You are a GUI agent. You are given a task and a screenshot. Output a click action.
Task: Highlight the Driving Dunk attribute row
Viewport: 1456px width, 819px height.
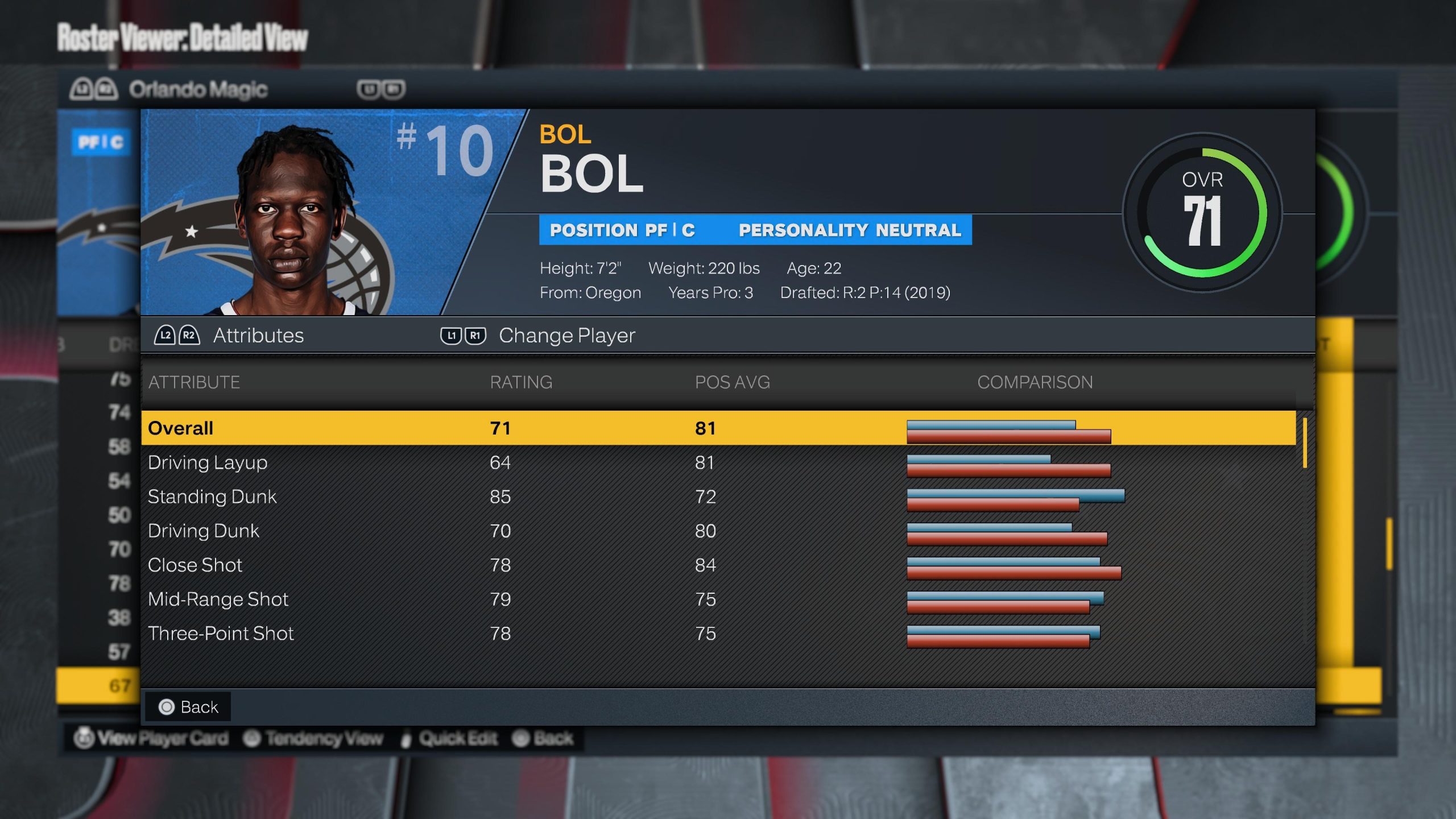click(718, 531)
